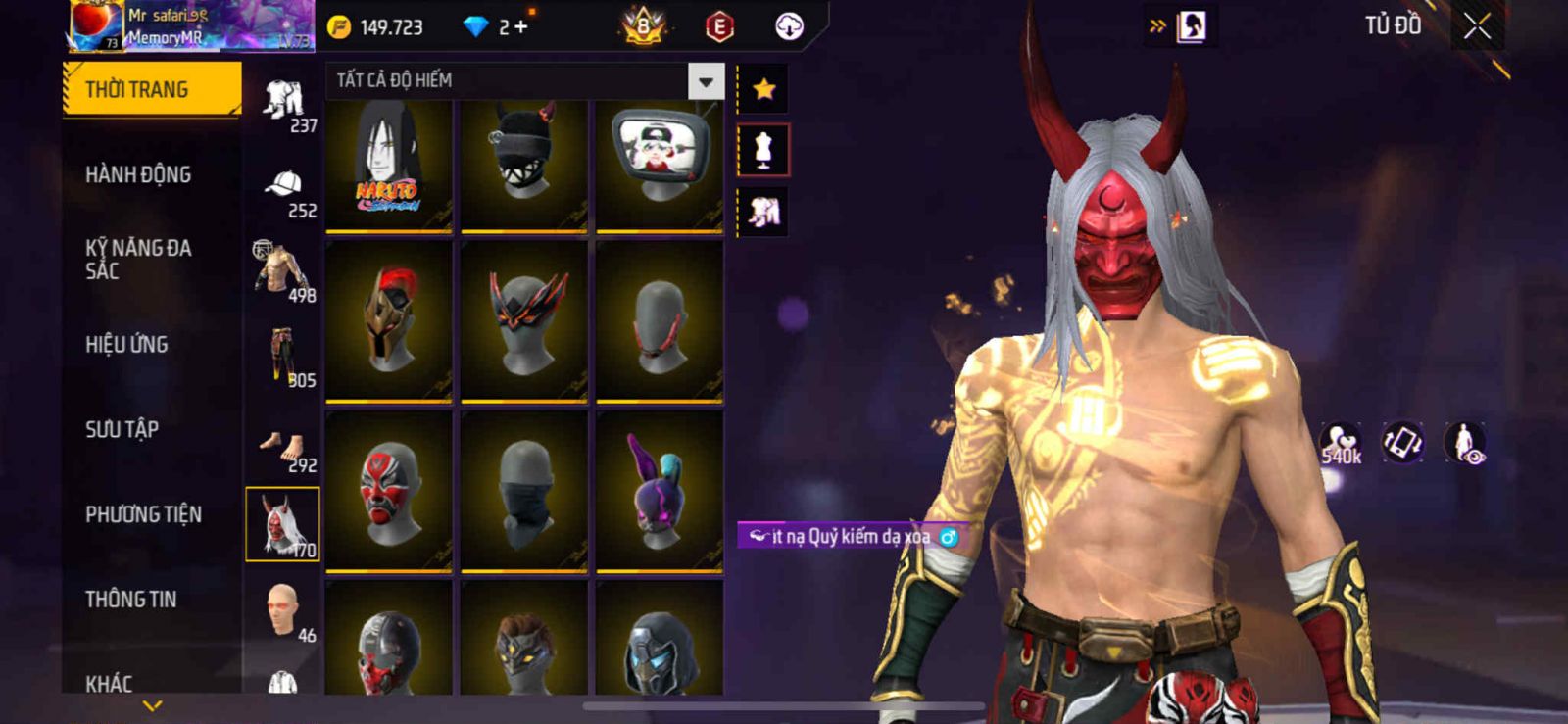Switch to the Hành Động tab
This screenshot has width=1568, height=724.
[138, 174]
